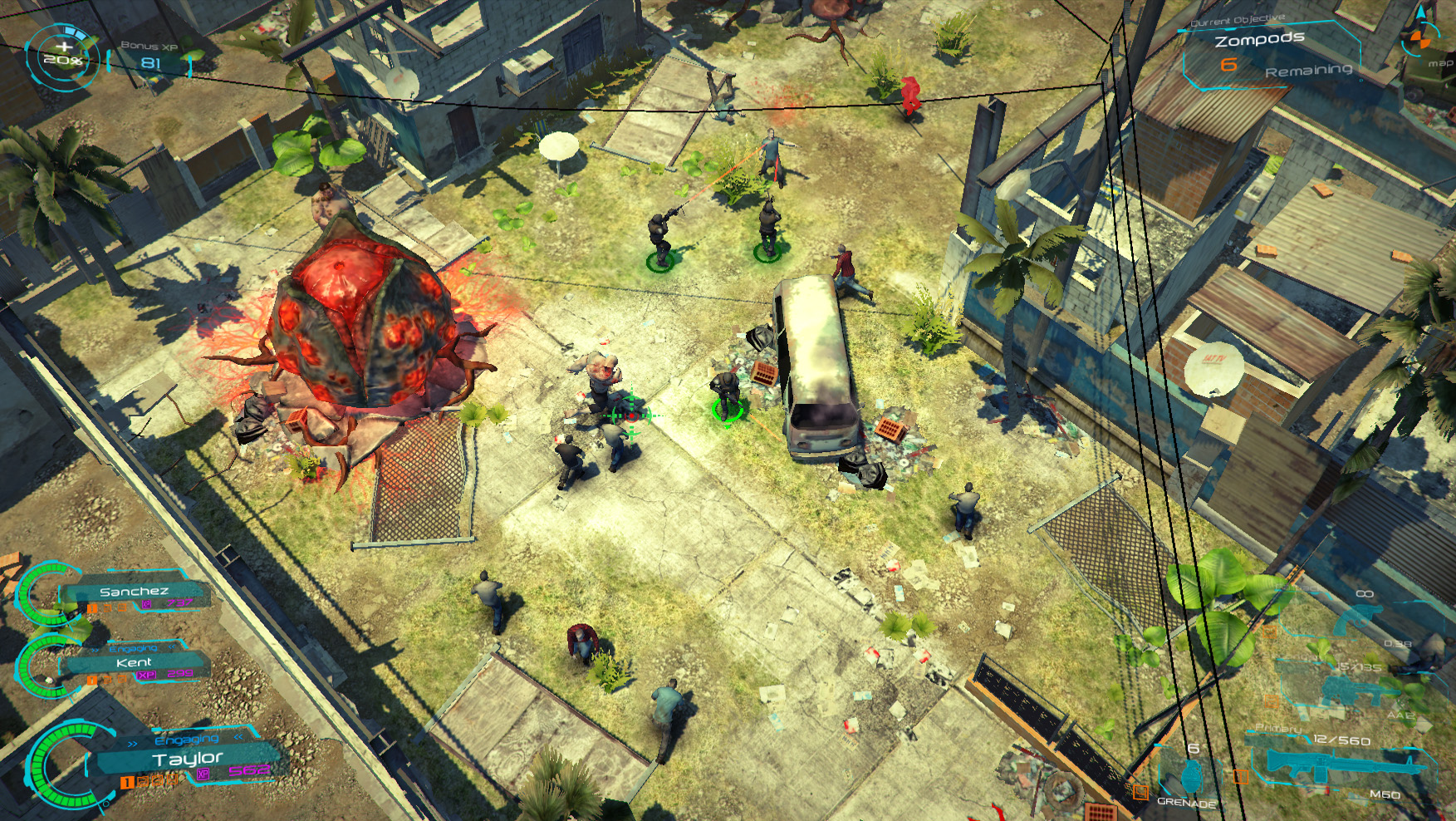
Task: Click the XP badge next to Taylor's 562
Action: (x=203, y=774)
